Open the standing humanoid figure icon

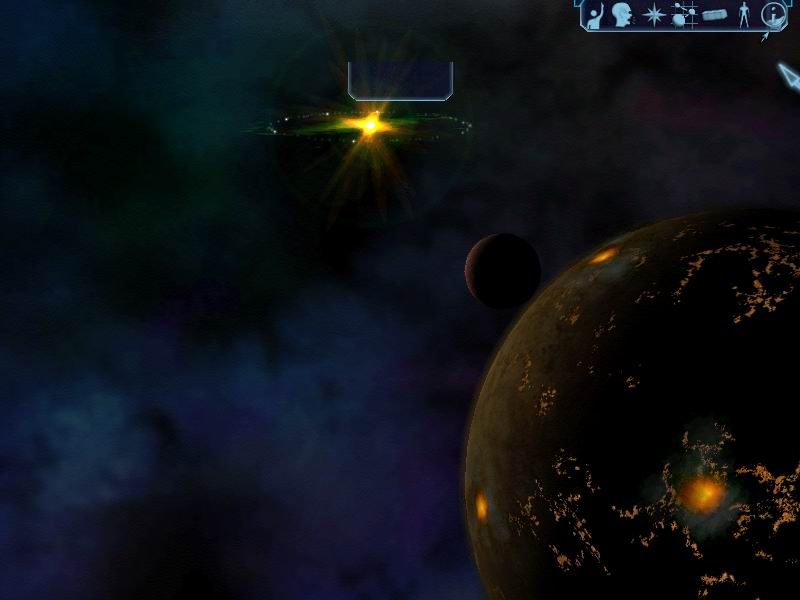point(742,15)
